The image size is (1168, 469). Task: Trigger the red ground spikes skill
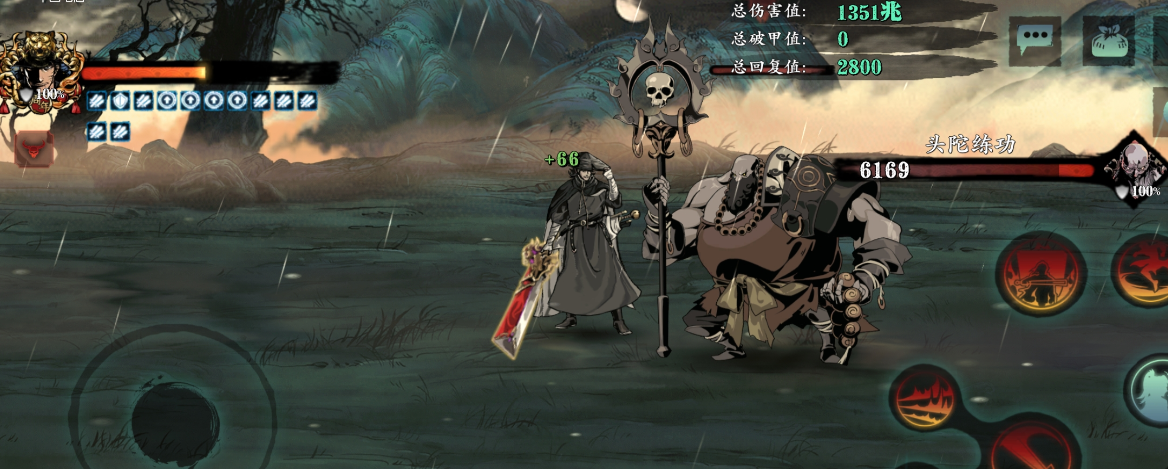coord(924,398)
